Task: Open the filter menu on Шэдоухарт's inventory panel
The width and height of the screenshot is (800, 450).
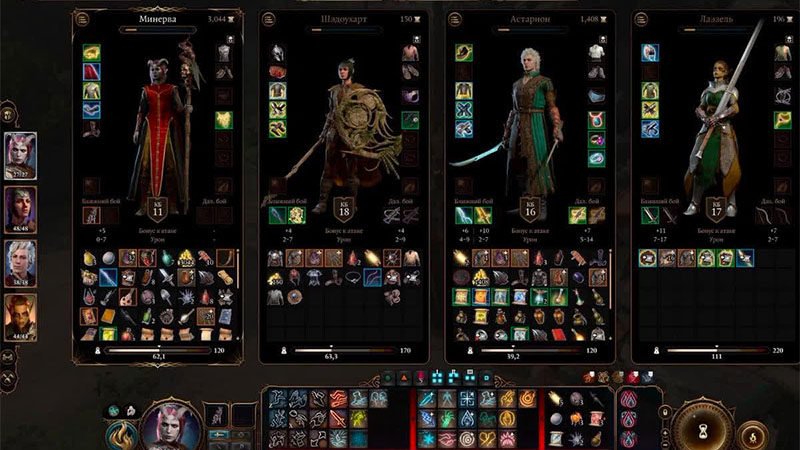Action: pos(268,18)
